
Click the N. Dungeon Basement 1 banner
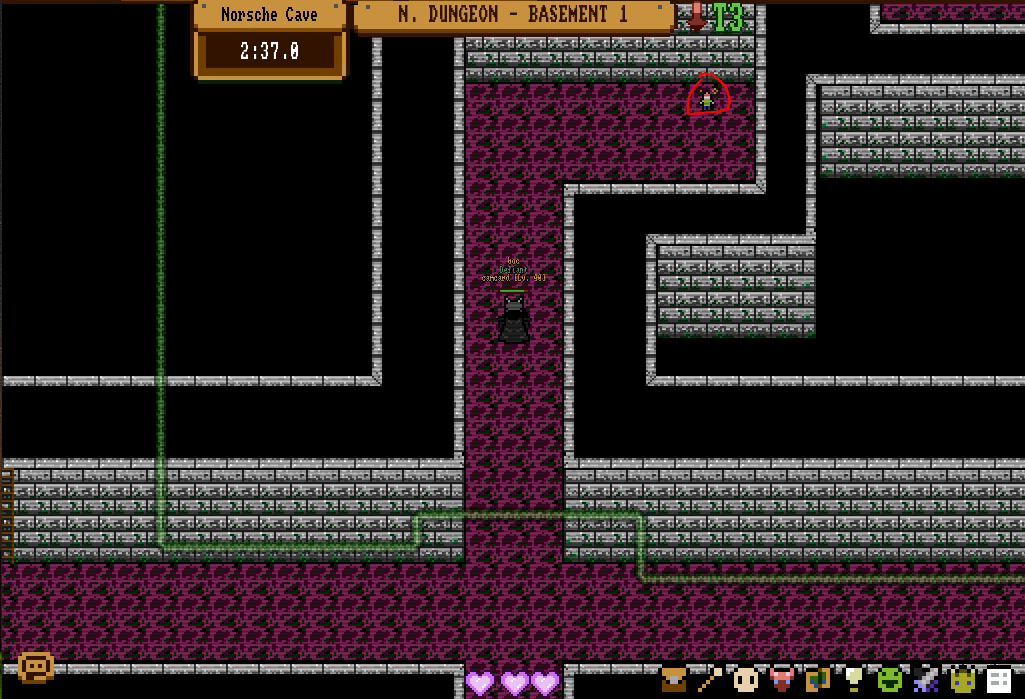[x=513, y=16]
